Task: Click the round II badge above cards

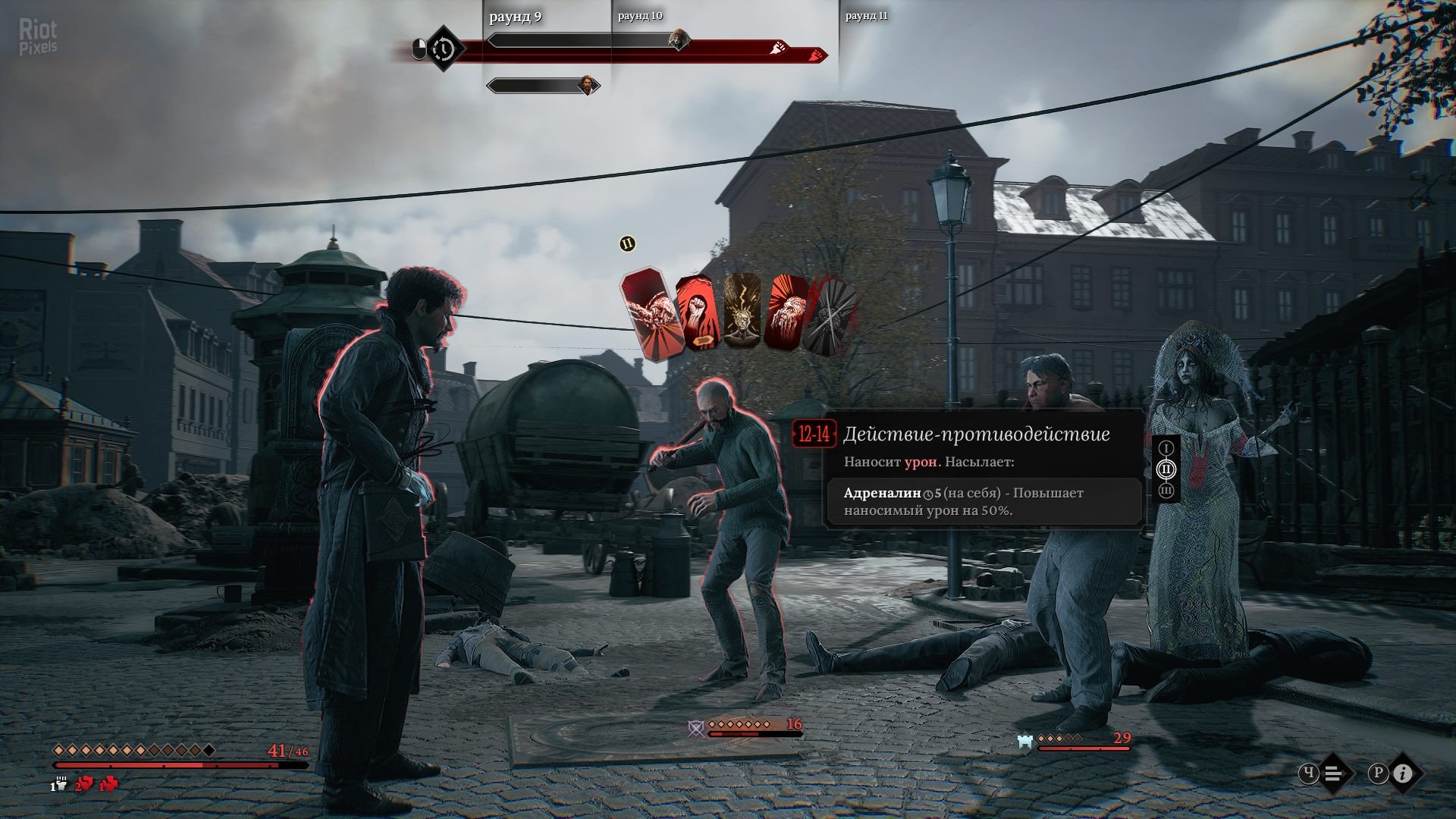Action: 627,243
